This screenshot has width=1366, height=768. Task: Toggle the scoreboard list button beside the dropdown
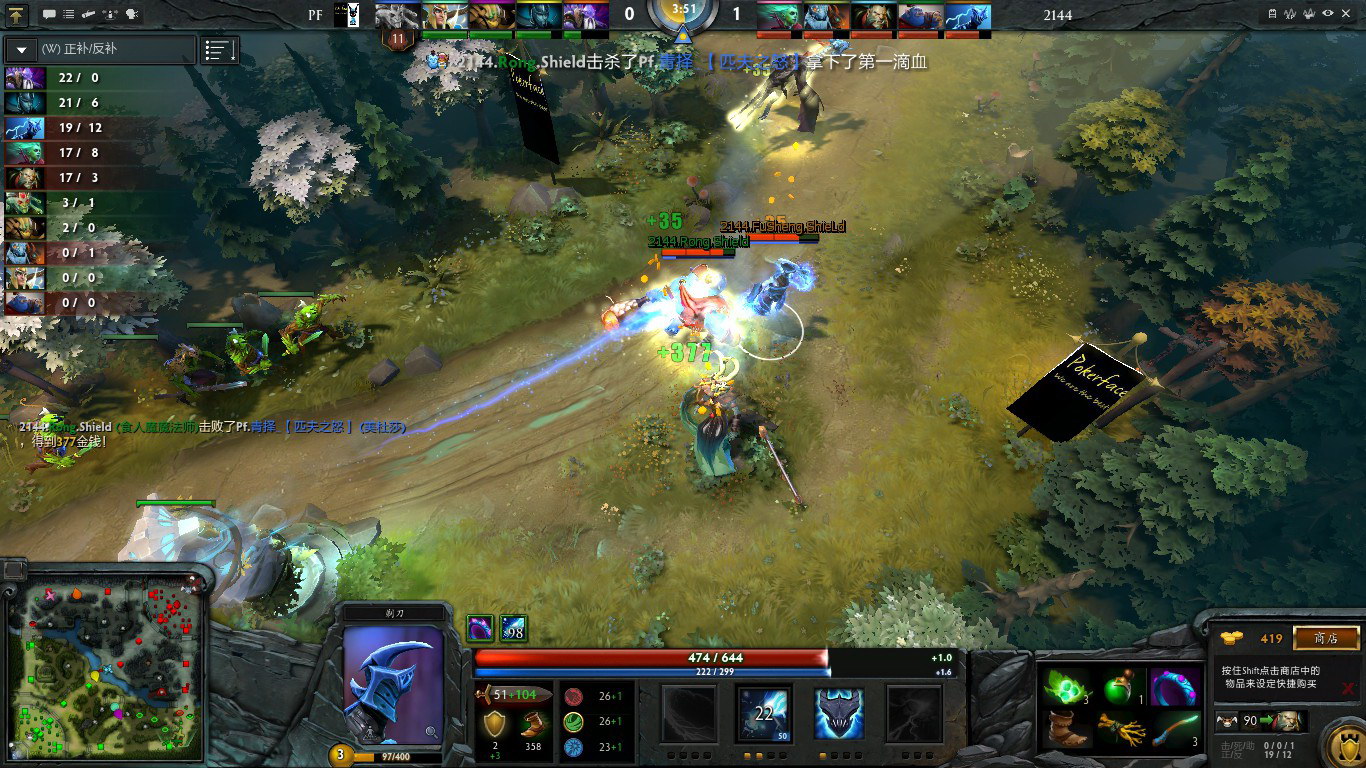[220, 50]
